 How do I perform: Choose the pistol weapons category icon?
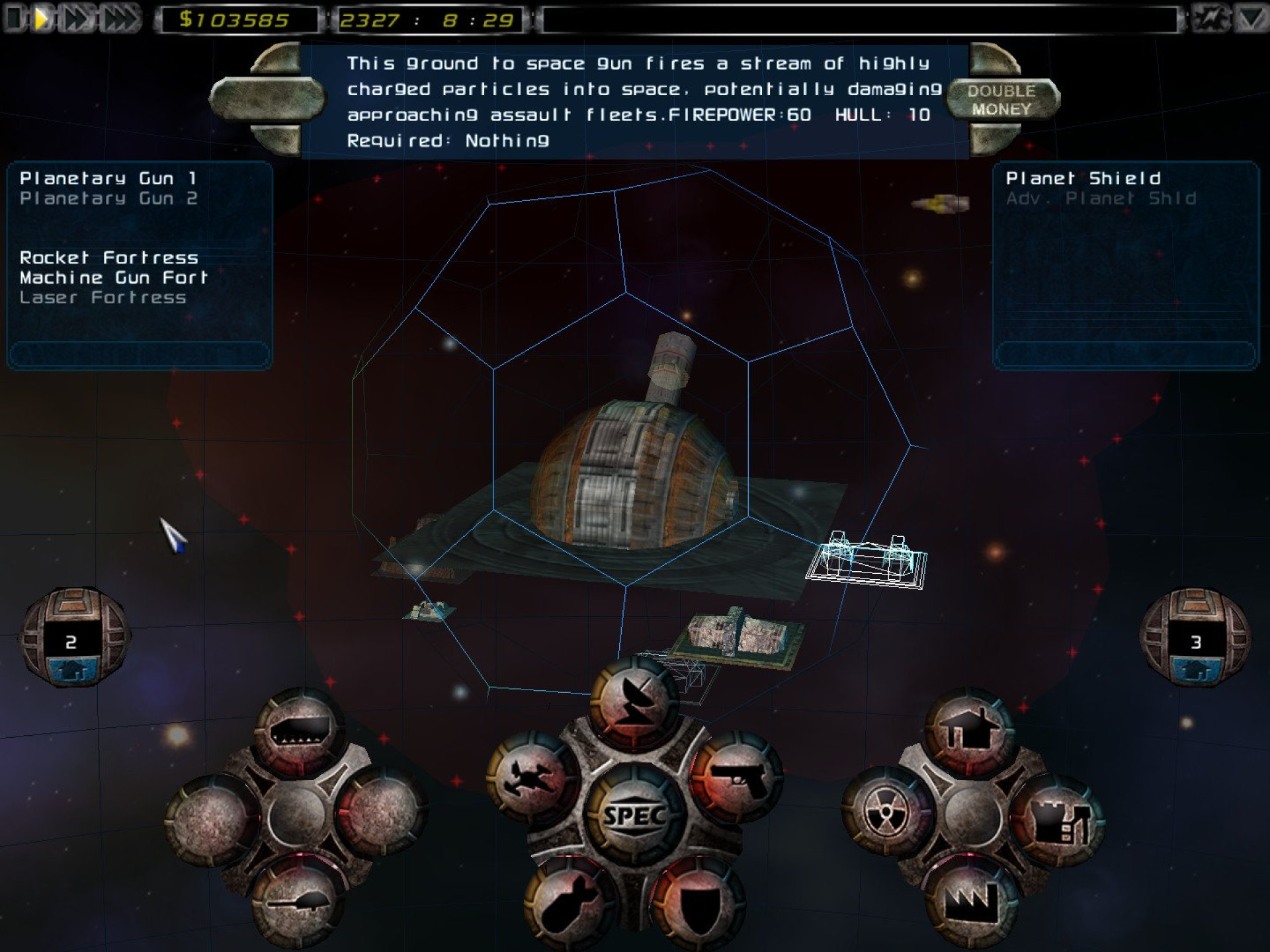click(738, 779)
